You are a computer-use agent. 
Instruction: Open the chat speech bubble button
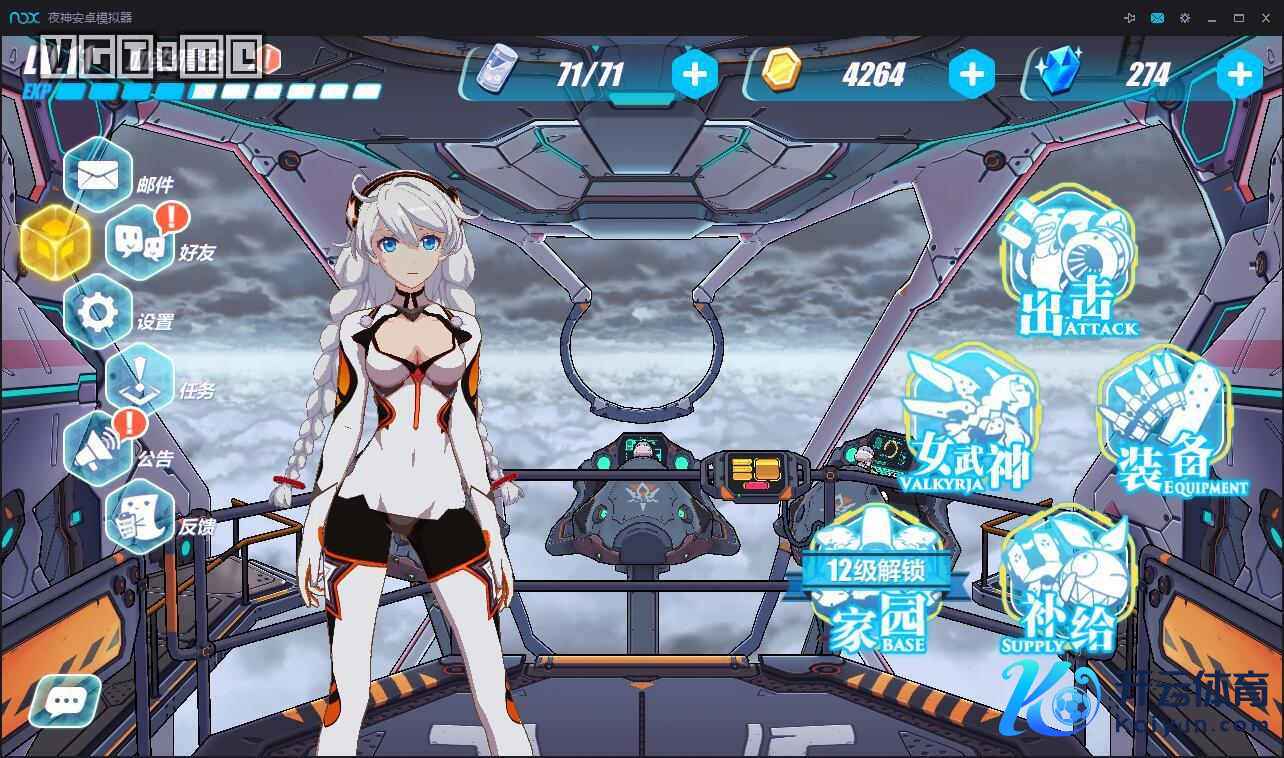click(66, 700)
